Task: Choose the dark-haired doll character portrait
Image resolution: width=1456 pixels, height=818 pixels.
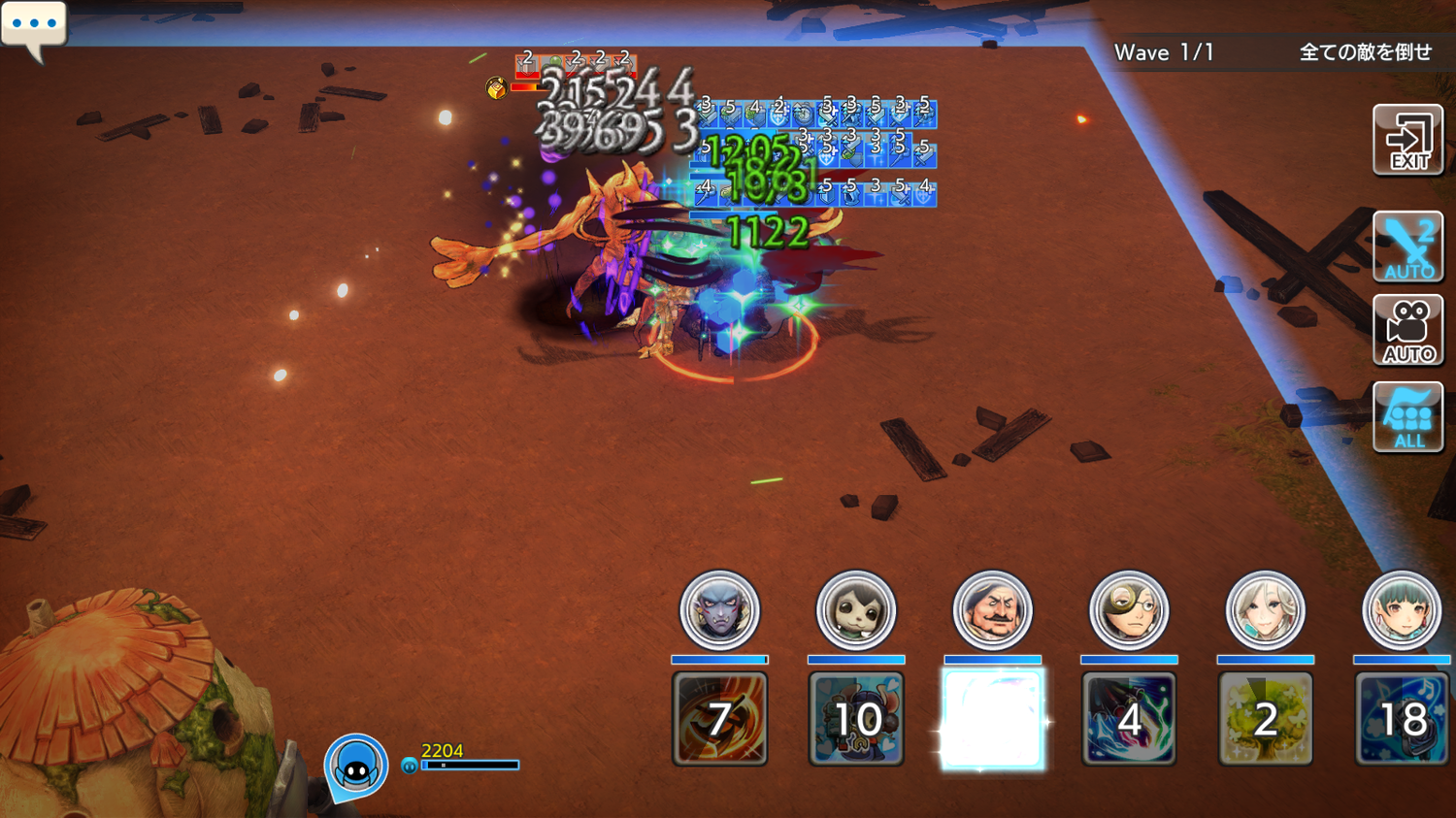Action: click(x=855, y=610)
